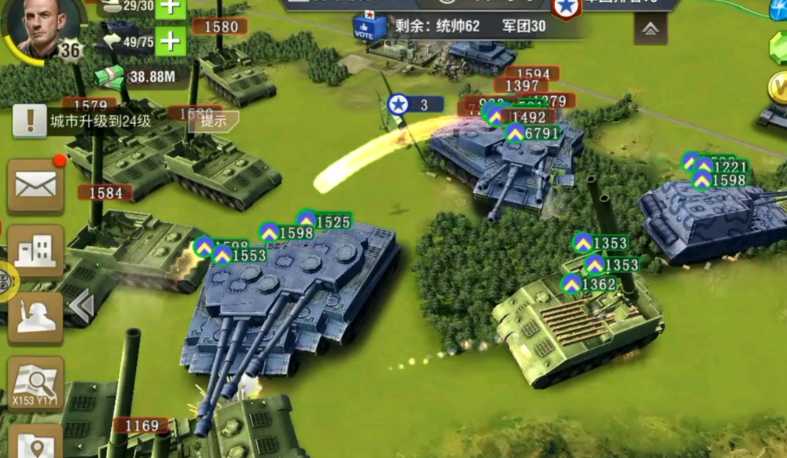Click the green gem icon
Image resolution: width=787 pixels, height=458 pixels.
779,45
